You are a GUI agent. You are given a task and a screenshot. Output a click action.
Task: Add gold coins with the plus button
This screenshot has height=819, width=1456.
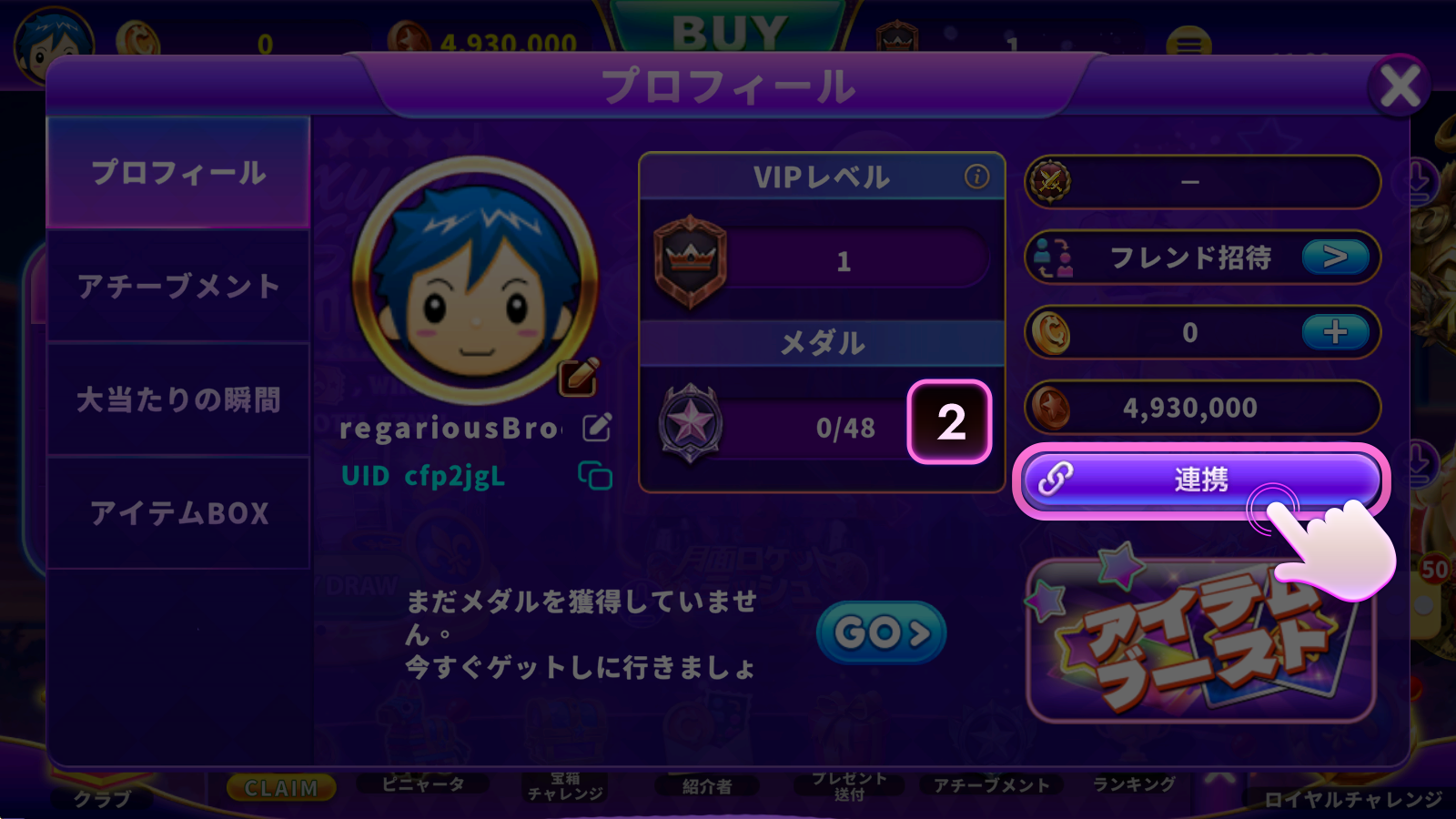click(x=1335, y=332)
